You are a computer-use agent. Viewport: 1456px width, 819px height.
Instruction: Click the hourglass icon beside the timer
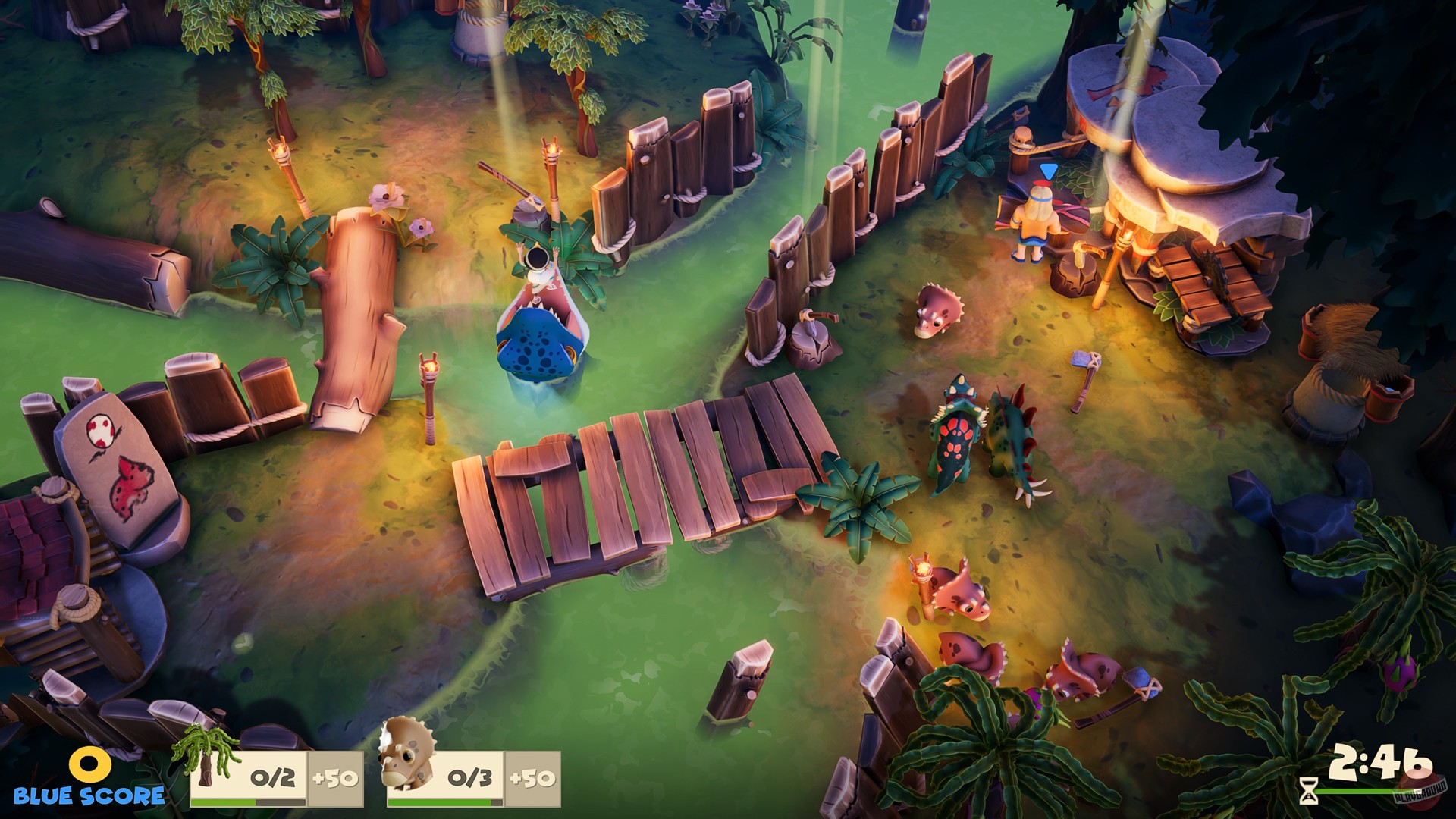tap(1308, 792)
